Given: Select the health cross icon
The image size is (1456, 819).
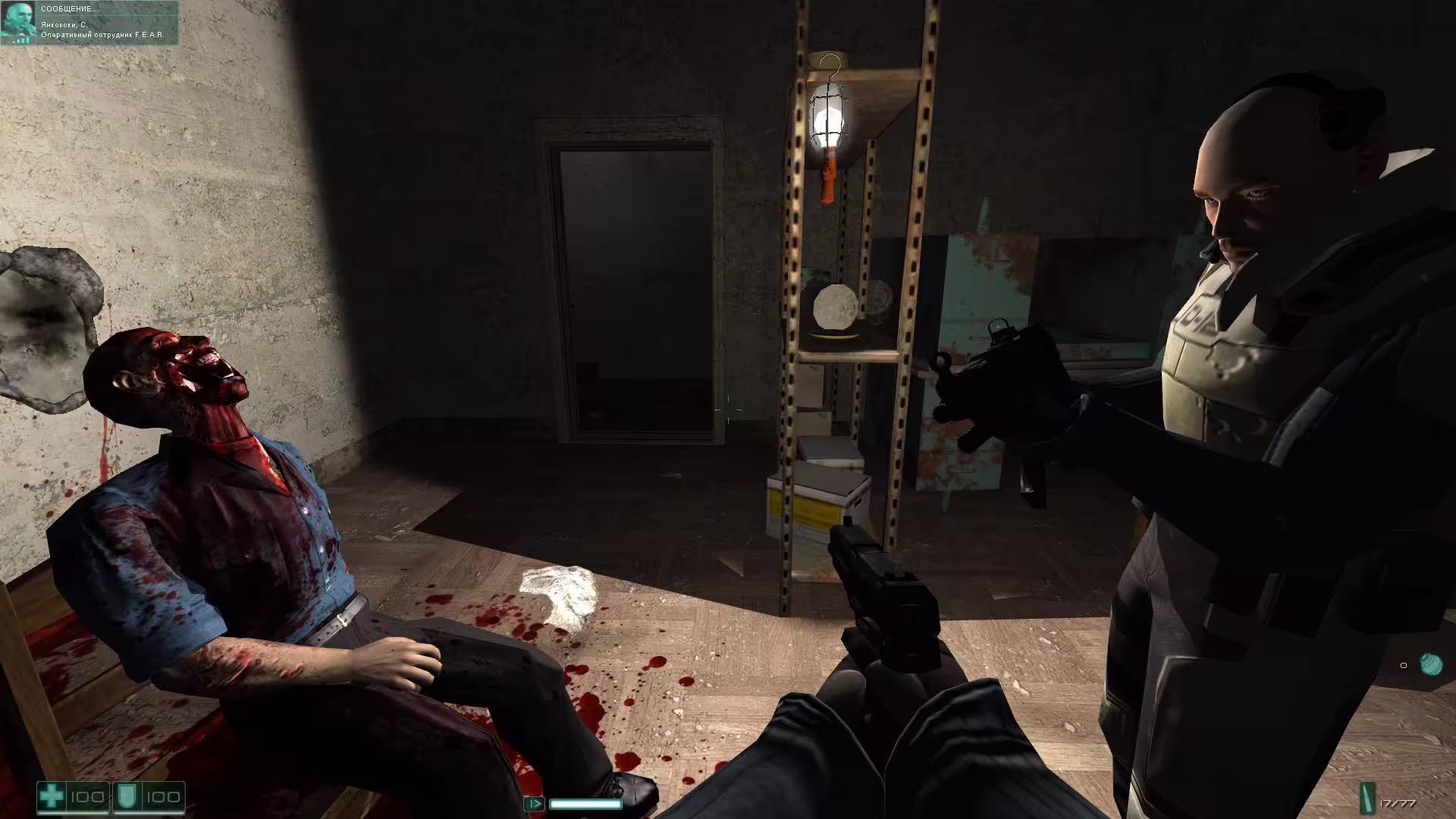Looking at the screenshot, I should (52, 797).
